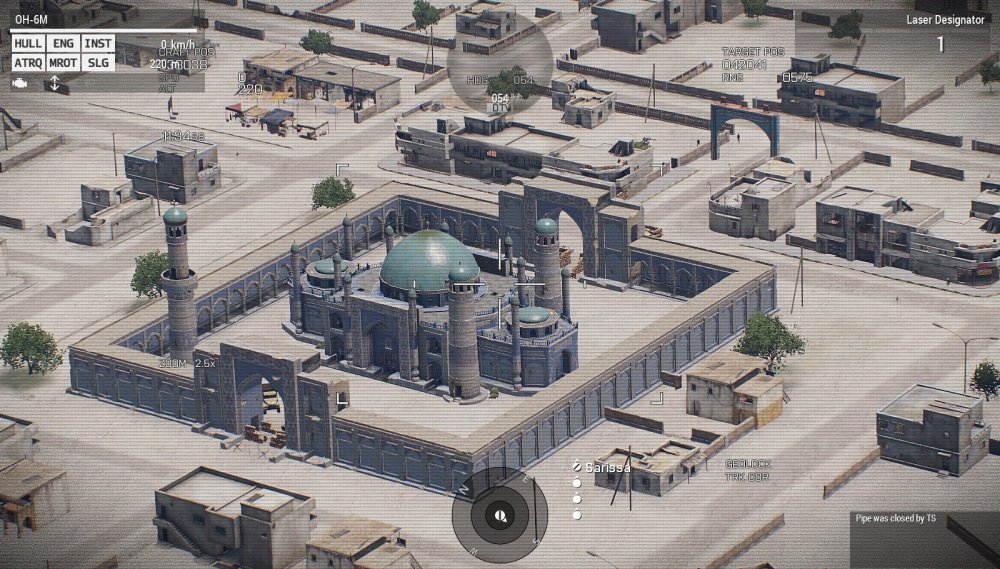Click the circular radar compass
The width and height of the screenshot is (1000, 569).
499,516
